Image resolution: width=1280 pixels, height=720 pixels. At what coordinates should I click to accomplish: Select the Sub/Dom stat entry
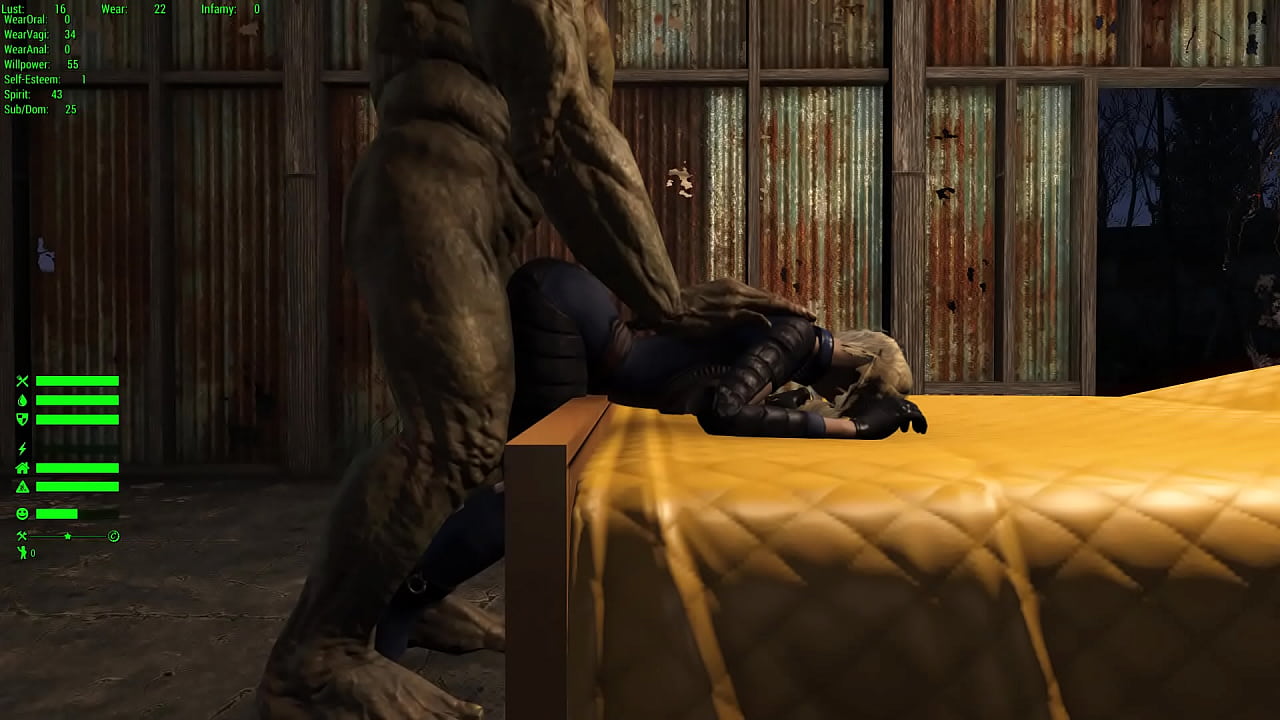coord(25,108)
